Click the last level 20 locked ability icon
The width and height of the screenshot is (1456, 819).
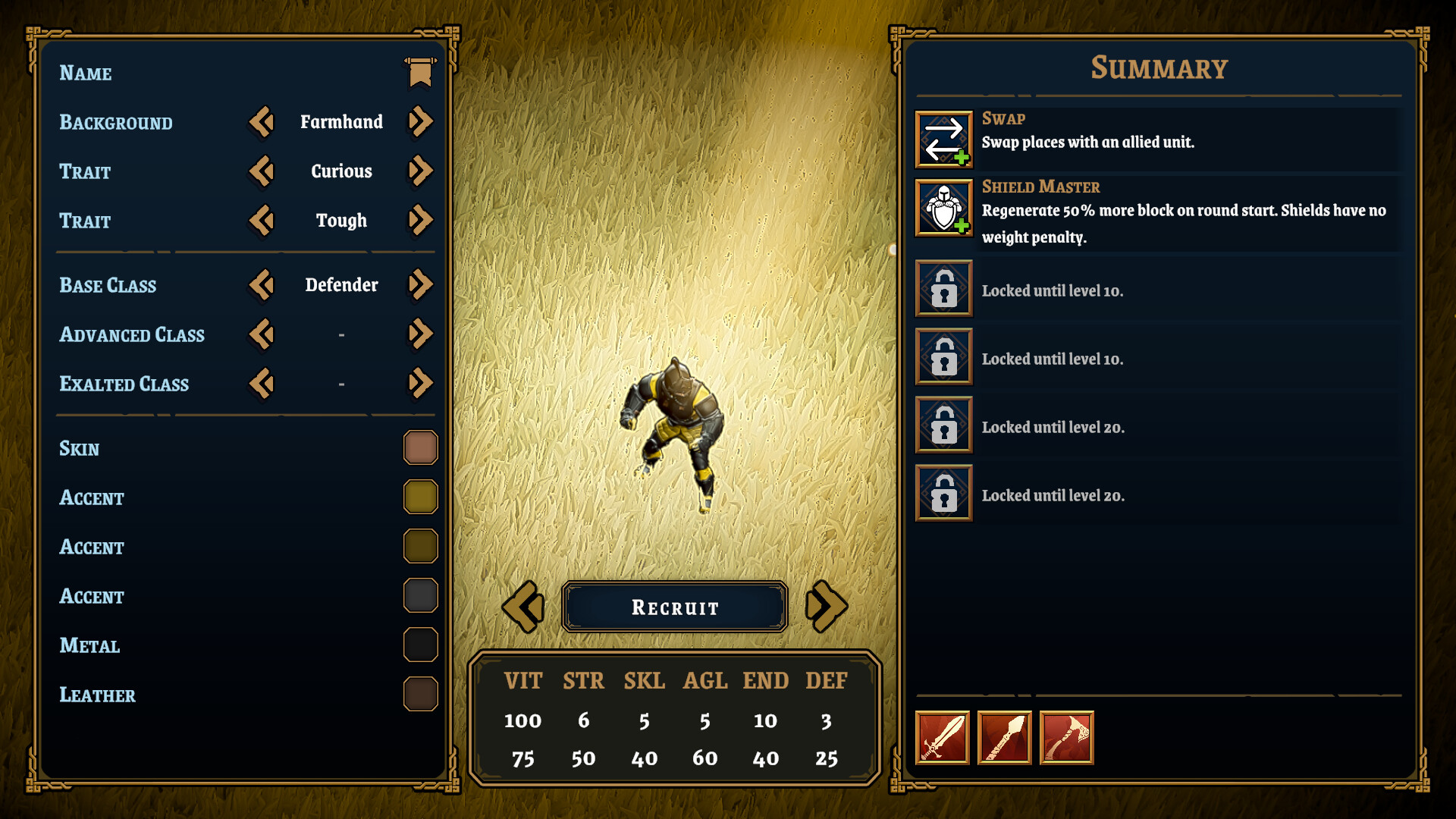click(943, 493)
